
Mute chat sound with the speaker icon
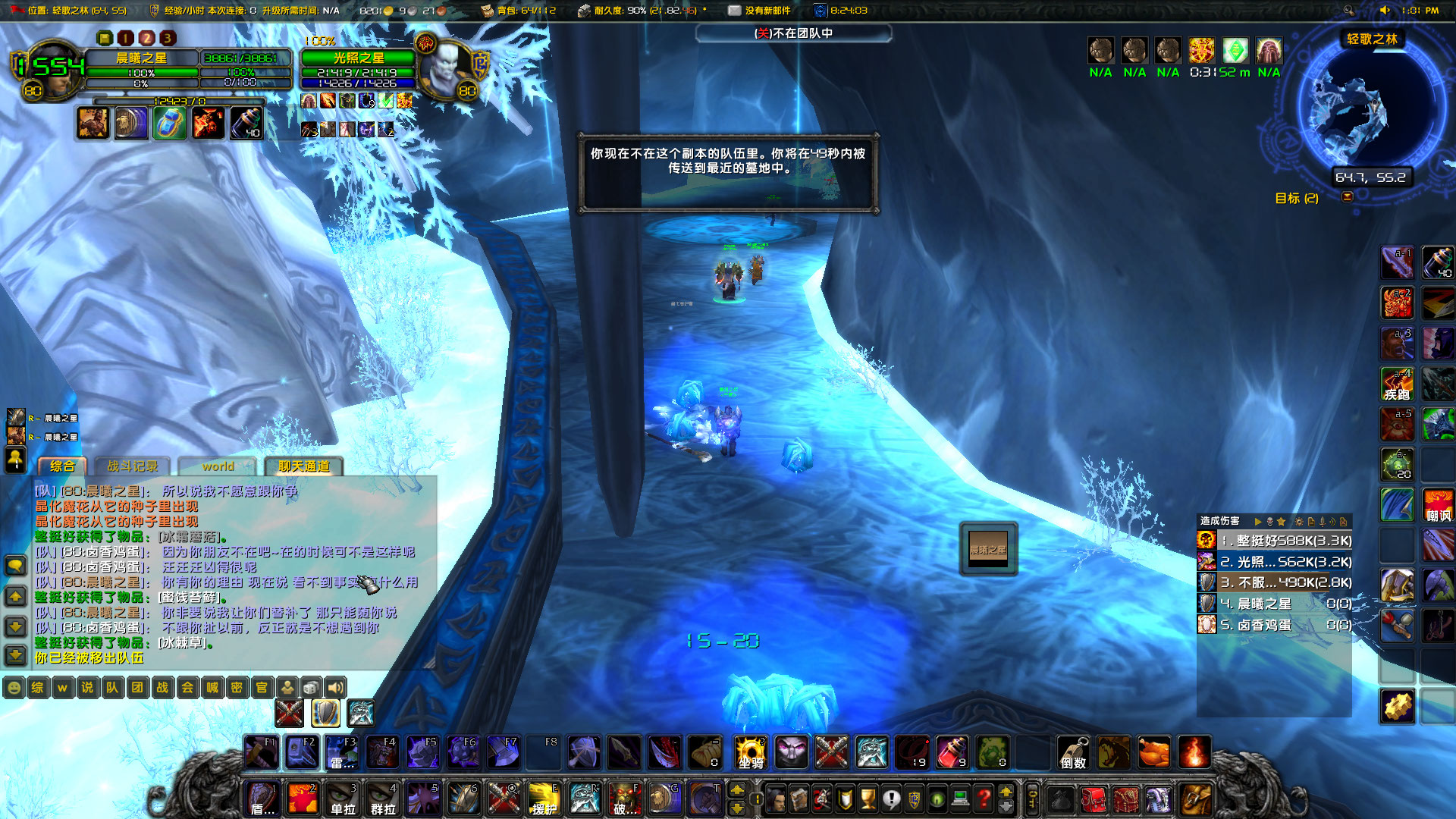(x=334, y=688)
